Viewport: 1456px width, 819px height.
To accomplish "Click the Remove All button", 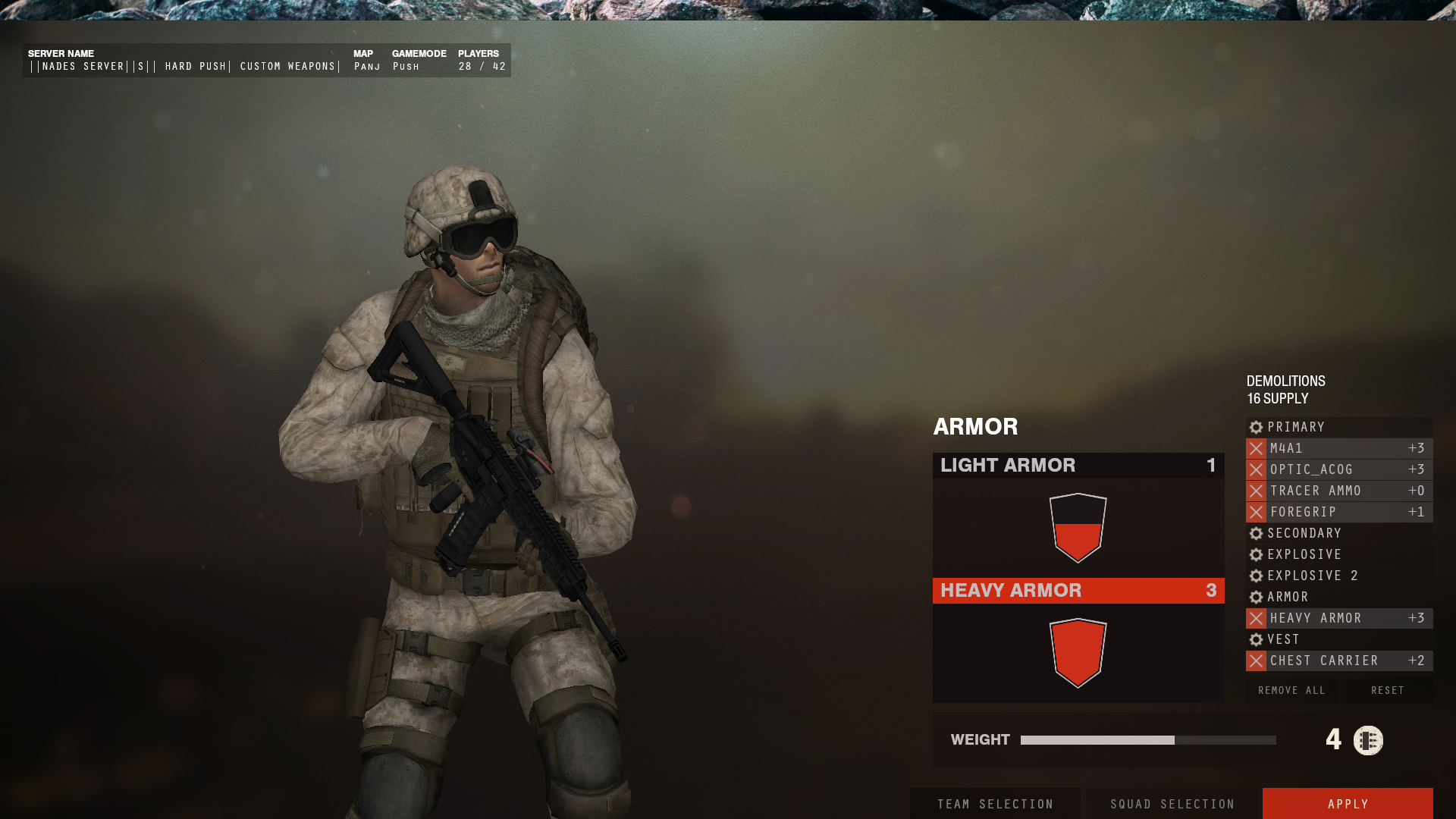I will (x=1291, y=690).
